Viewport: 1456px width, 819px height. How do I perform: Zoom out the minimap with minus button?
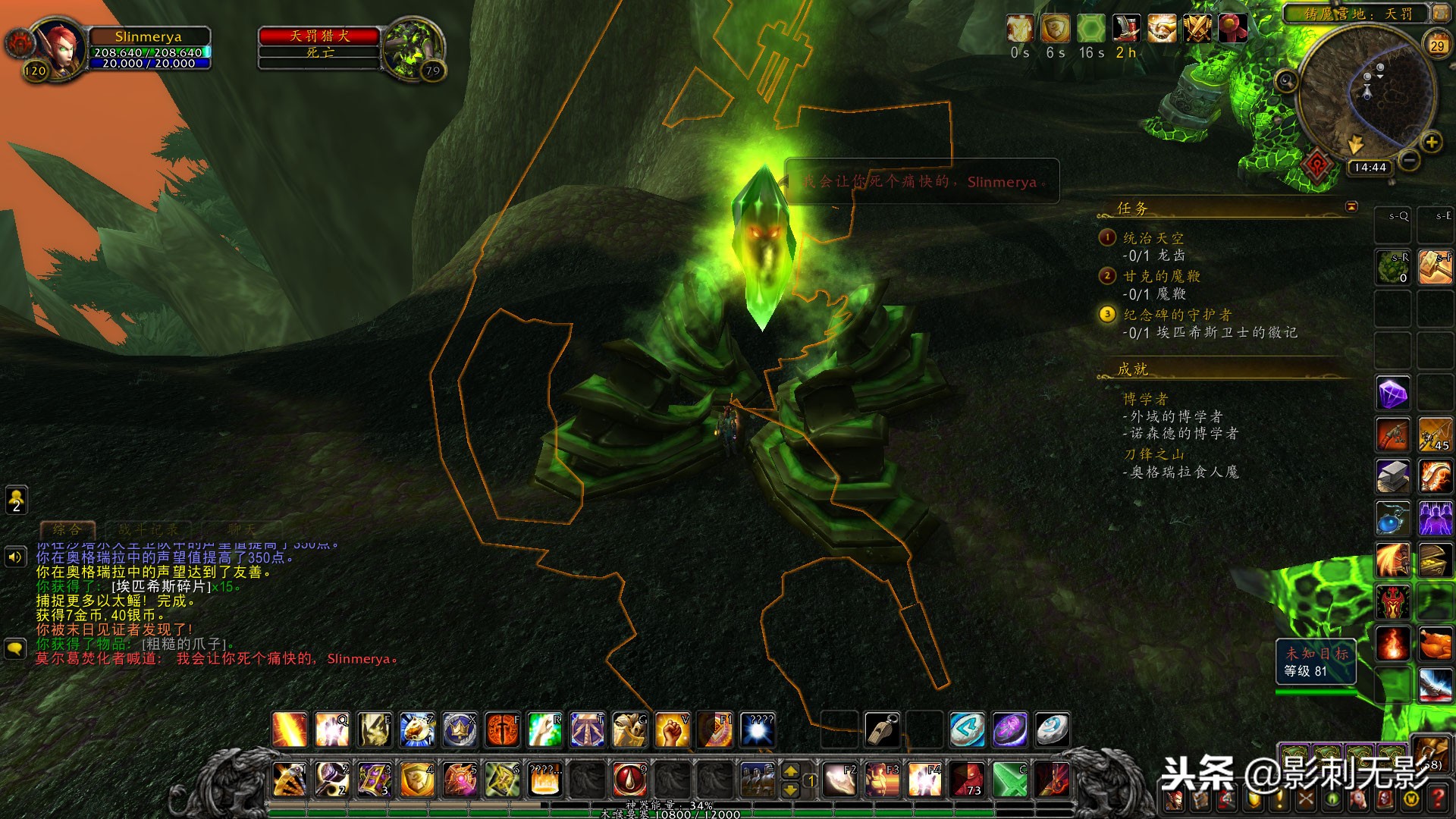(1409, 160)
